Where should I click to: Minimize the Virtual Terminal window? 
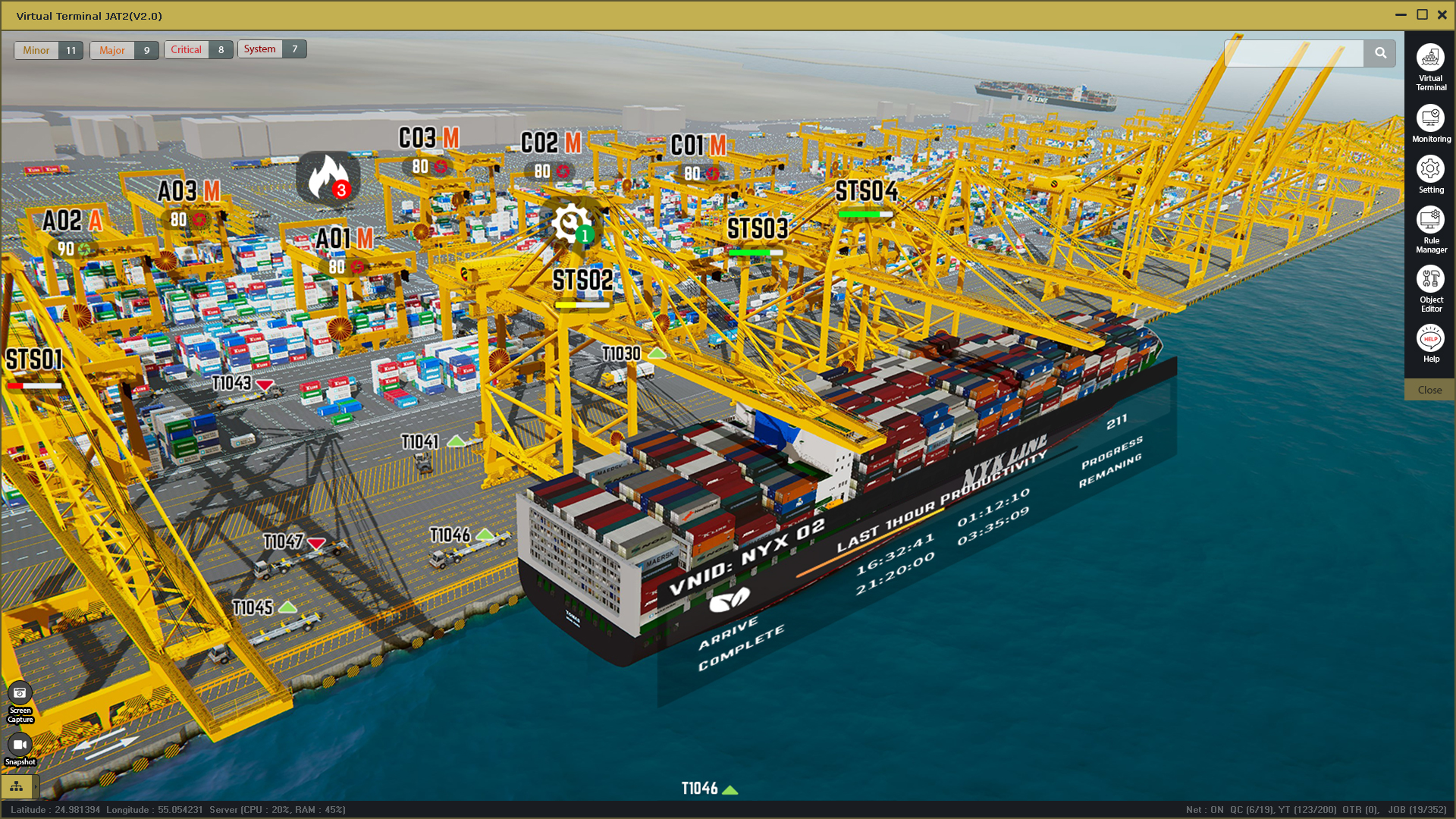[x=1401, y=15]
